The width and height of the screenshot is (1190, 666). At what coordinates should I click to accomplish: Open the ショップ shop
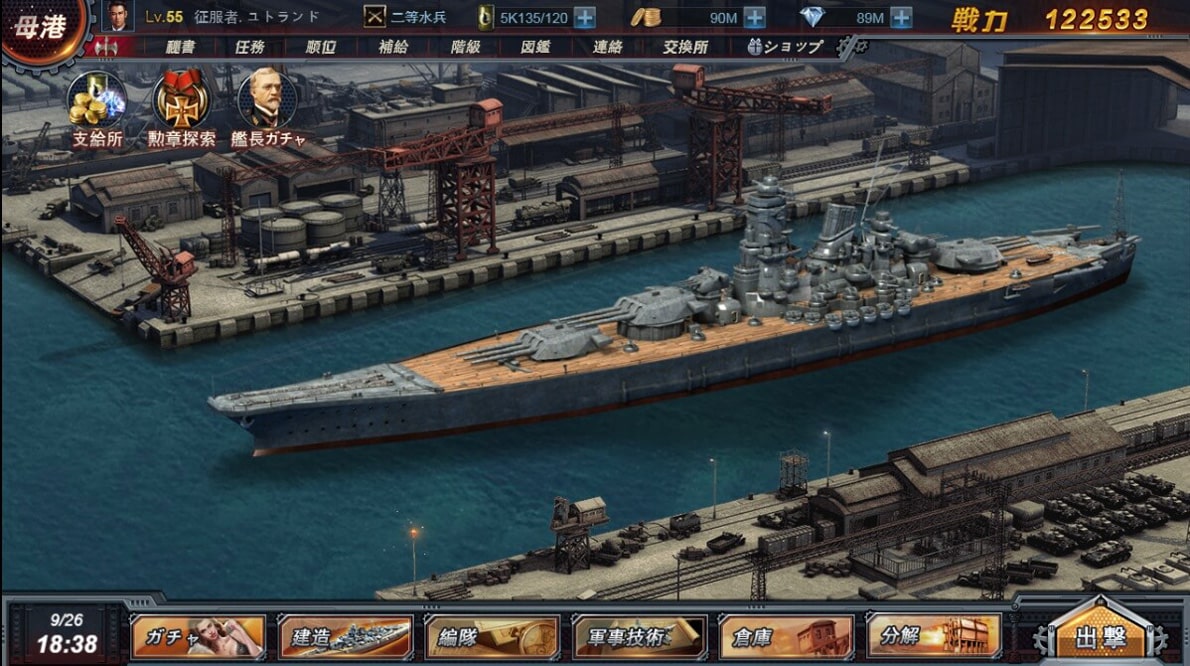pyautogui.click(x=786, y=46)
